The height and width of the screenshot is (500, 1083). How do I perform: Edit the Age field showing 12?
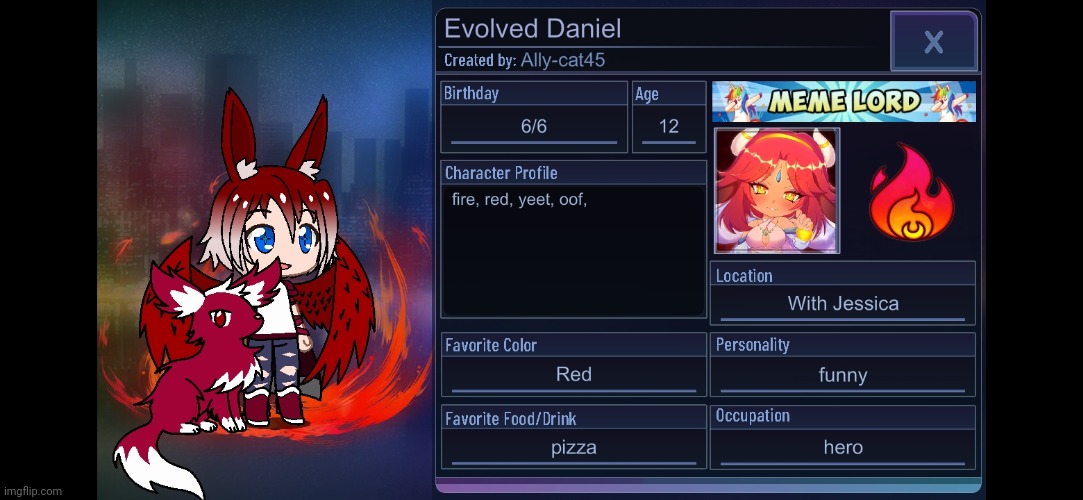click(668, 127)
